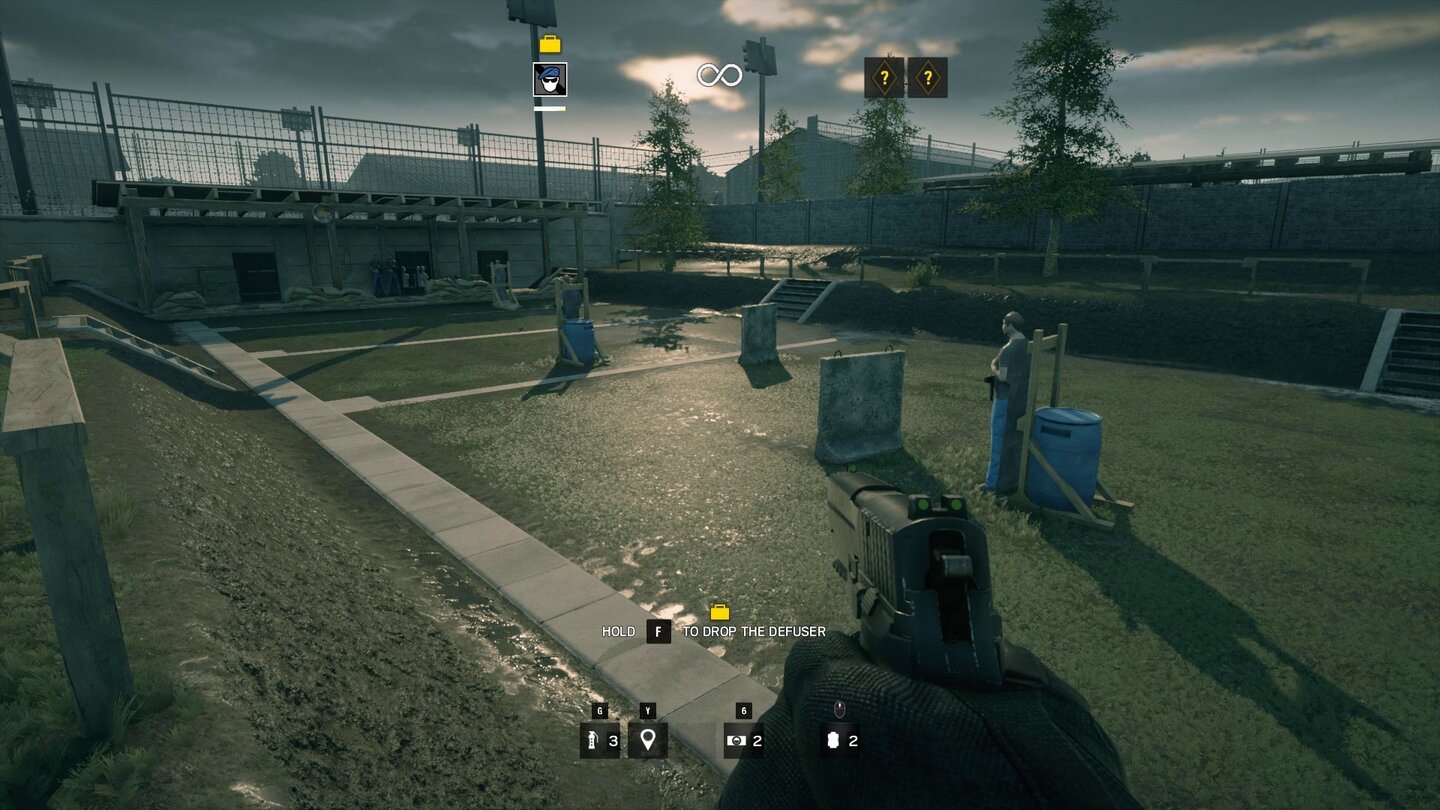Image resolution: width=1440 pixels, height=810 pixels.
Task: Select the frag grenade gadget icon
Action: pos(599,743)
